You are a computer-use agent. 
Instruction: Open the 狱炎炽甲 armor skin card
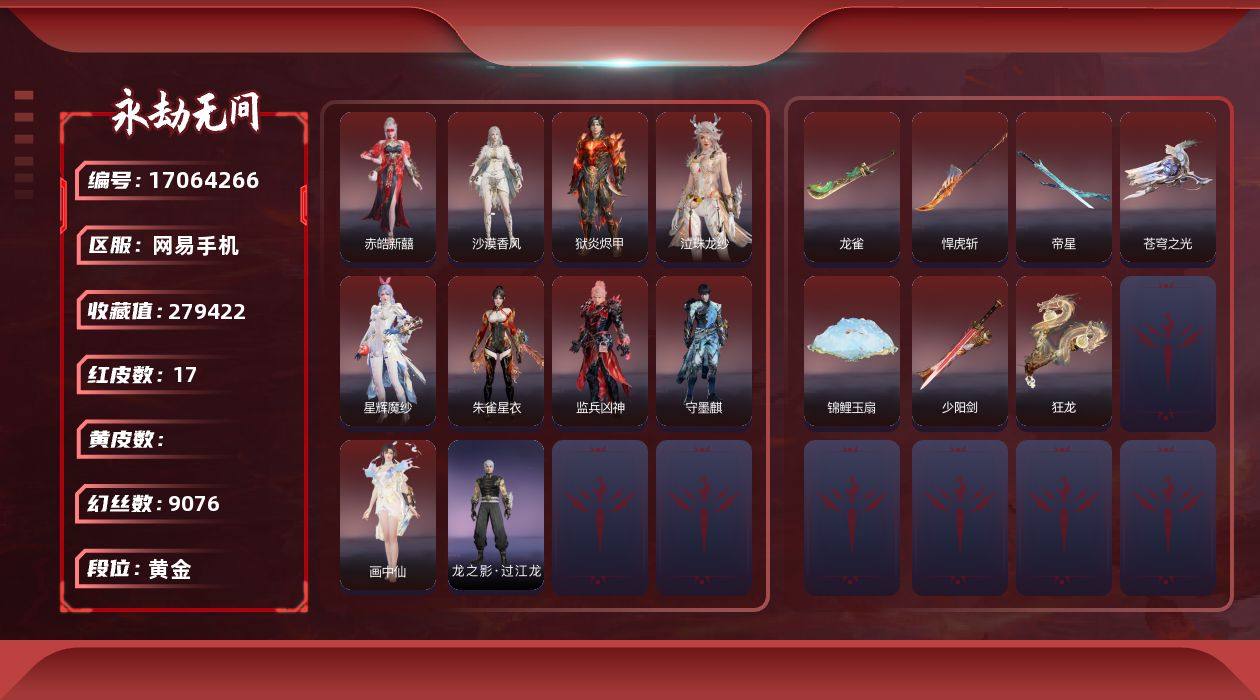tap(600, 187)
